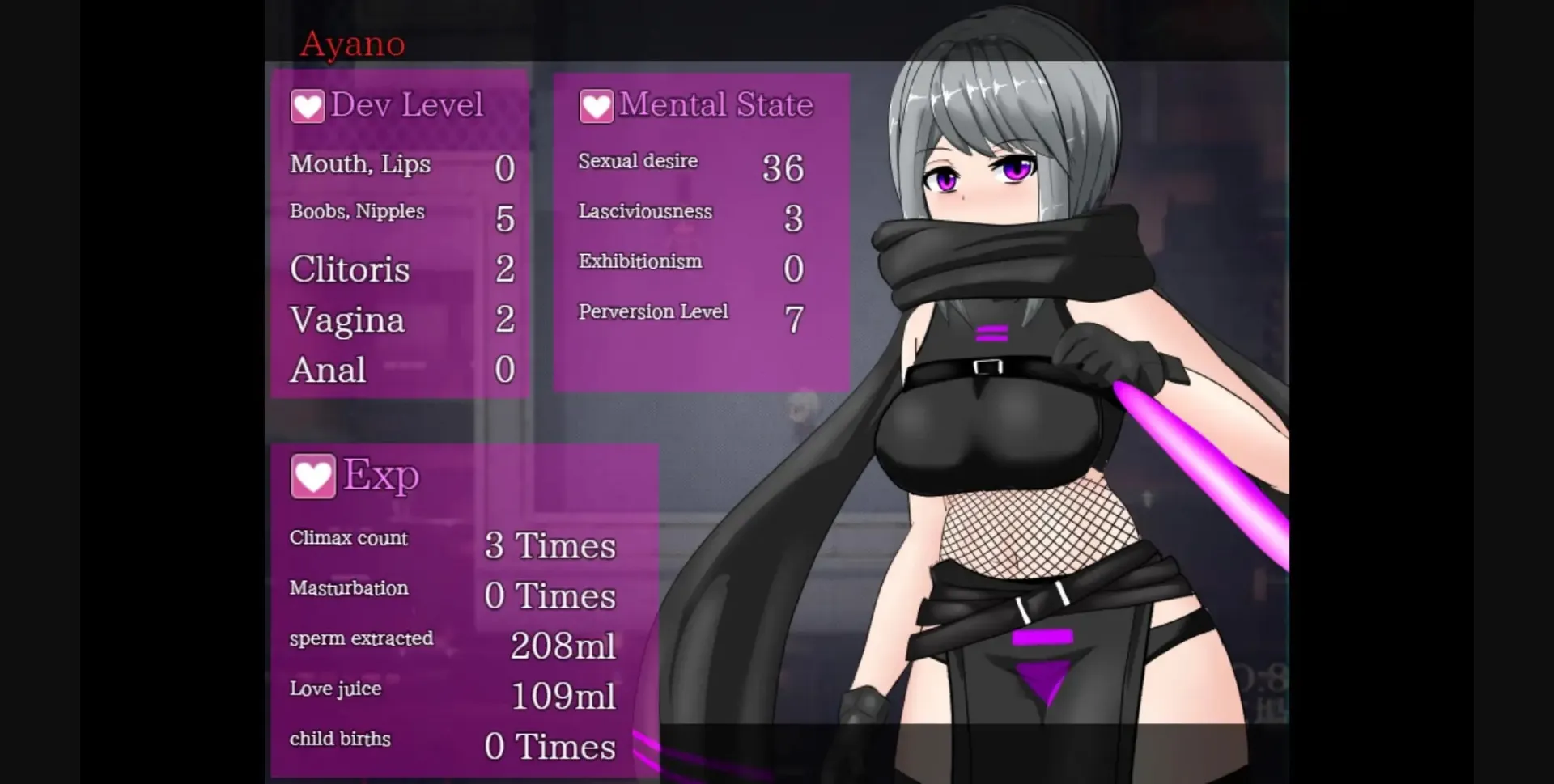
Task: Click the Exhibitionism stat entry
Action: (640, 262)
